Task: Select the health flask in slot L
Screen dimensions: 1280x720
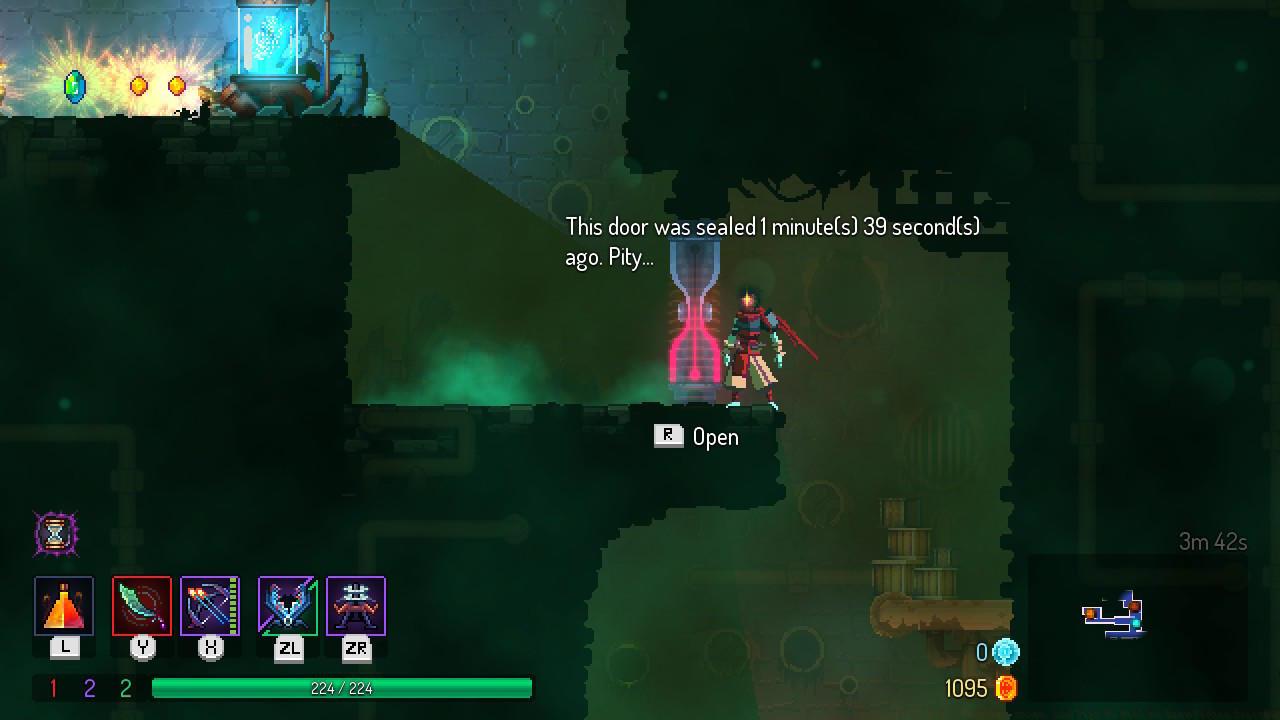Action: pos(63,605)
